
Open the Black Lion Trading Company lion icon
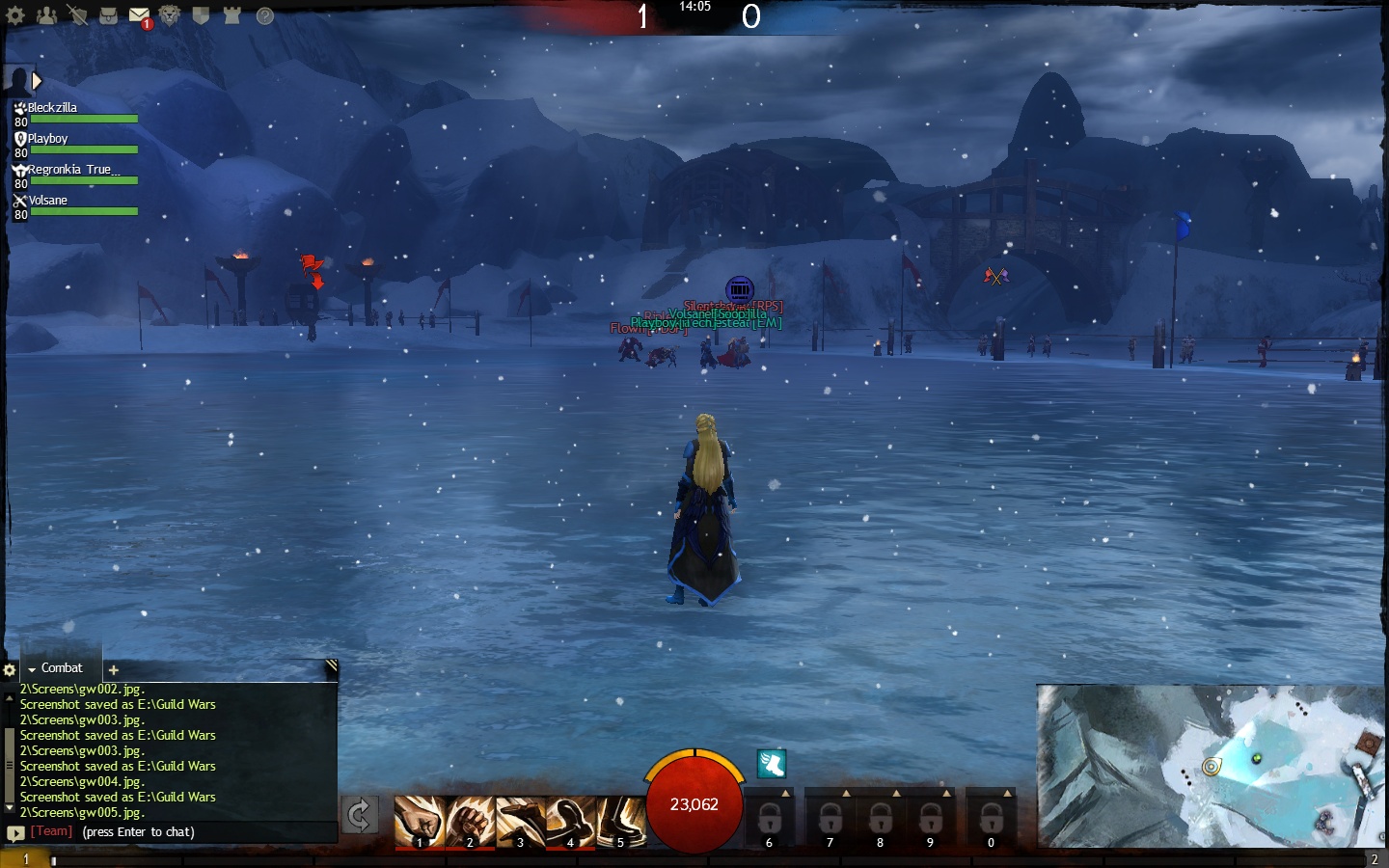[170, 15]
